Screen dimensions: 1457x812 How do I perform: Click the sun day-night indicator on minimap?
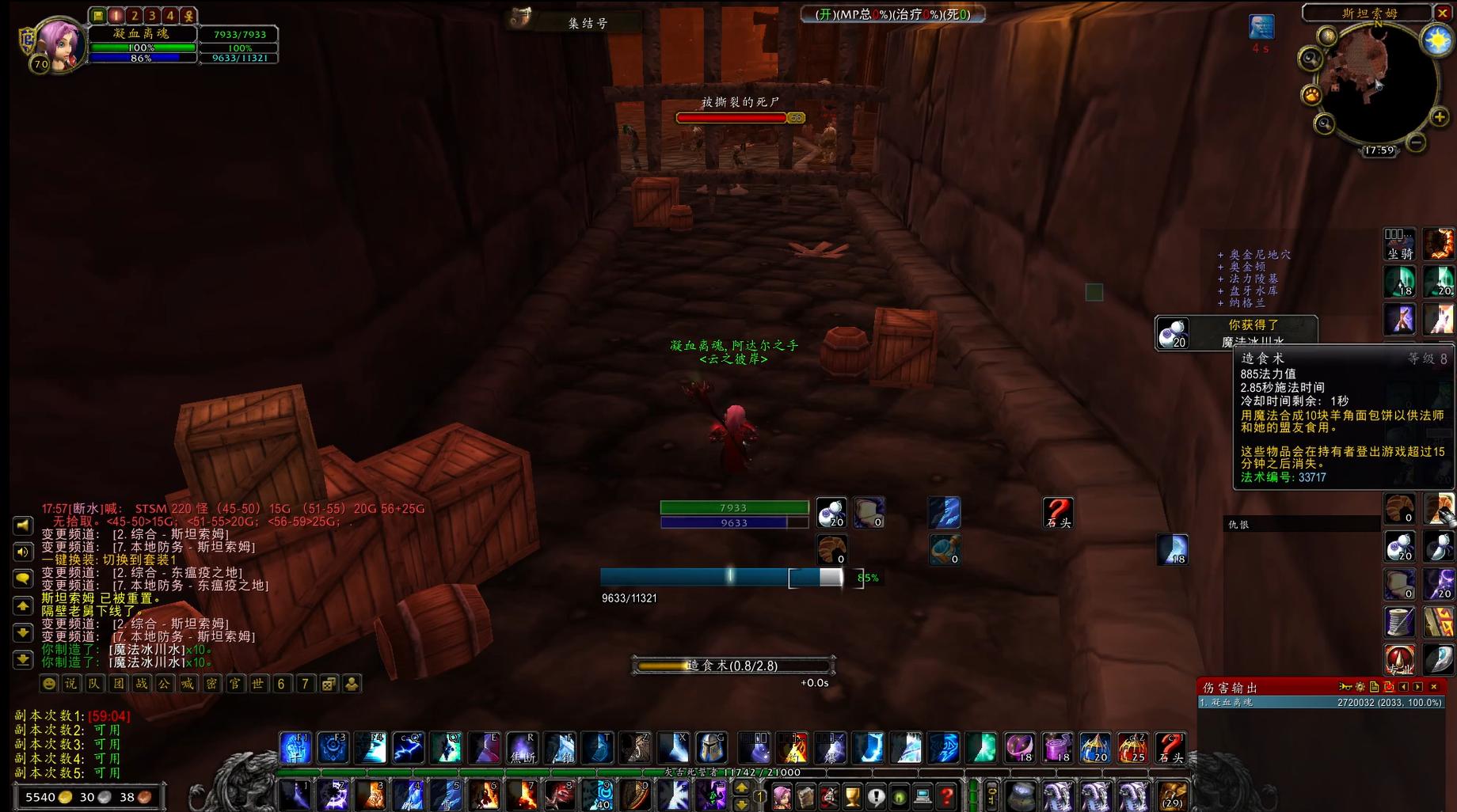pos(1436,40)
